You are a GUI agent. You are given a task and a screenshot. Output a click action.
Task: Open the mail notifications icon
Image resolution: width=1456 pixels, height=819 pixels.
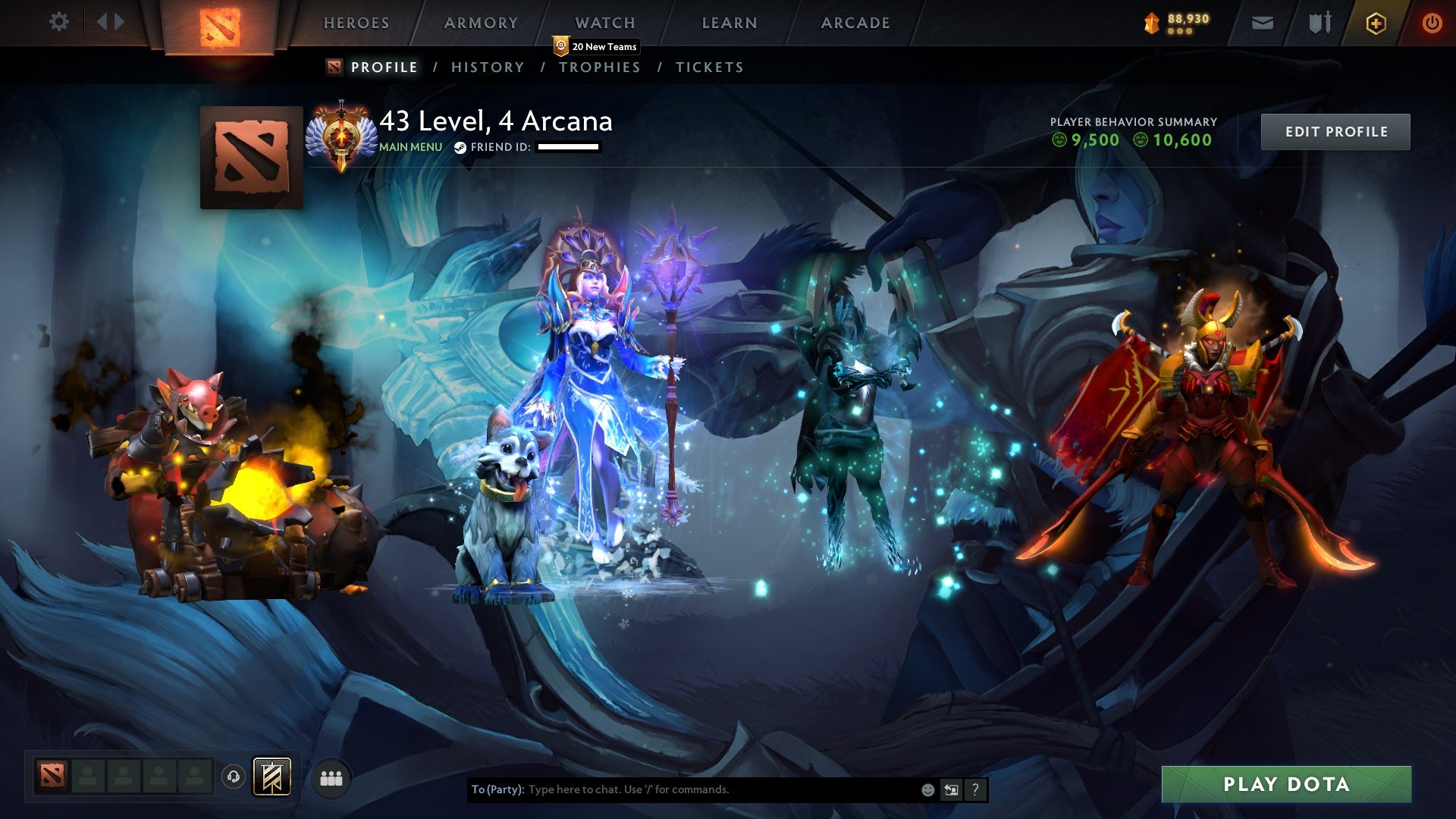(x=1263, y=22)
